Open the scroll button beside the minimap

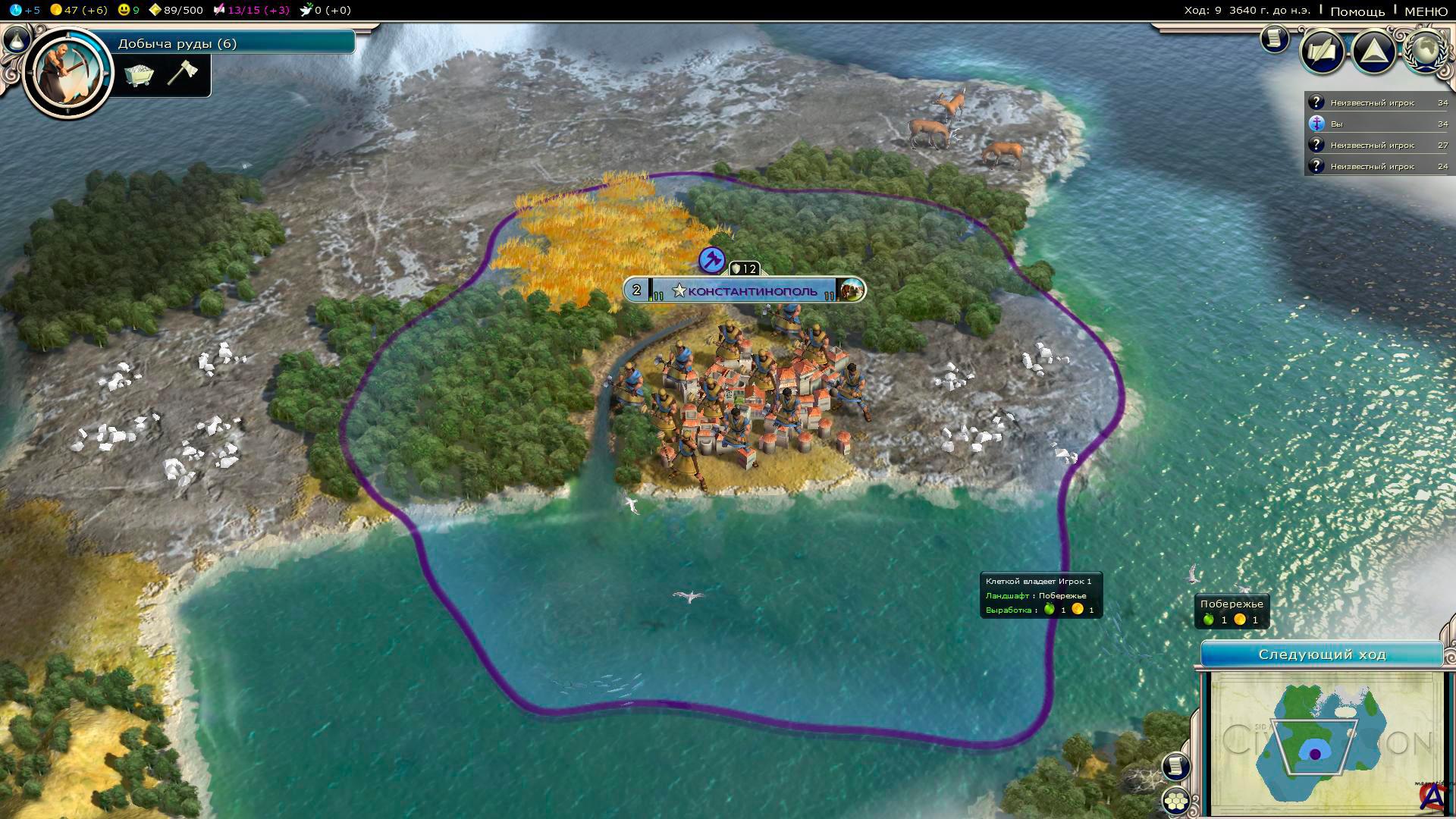point(1176,766)
